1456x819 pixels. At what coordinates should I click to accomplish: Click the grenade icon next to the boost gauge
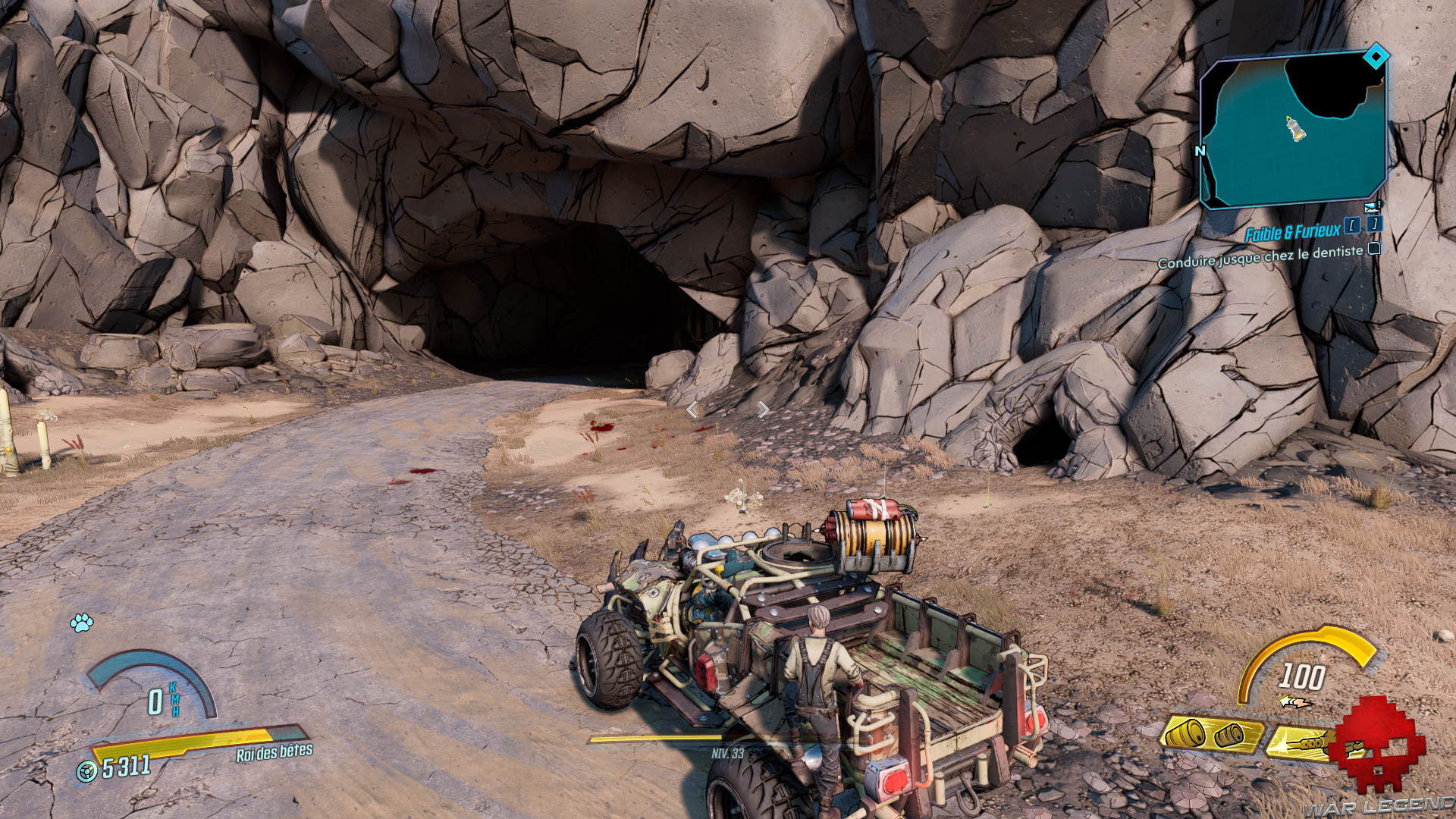pos(1294,701)
